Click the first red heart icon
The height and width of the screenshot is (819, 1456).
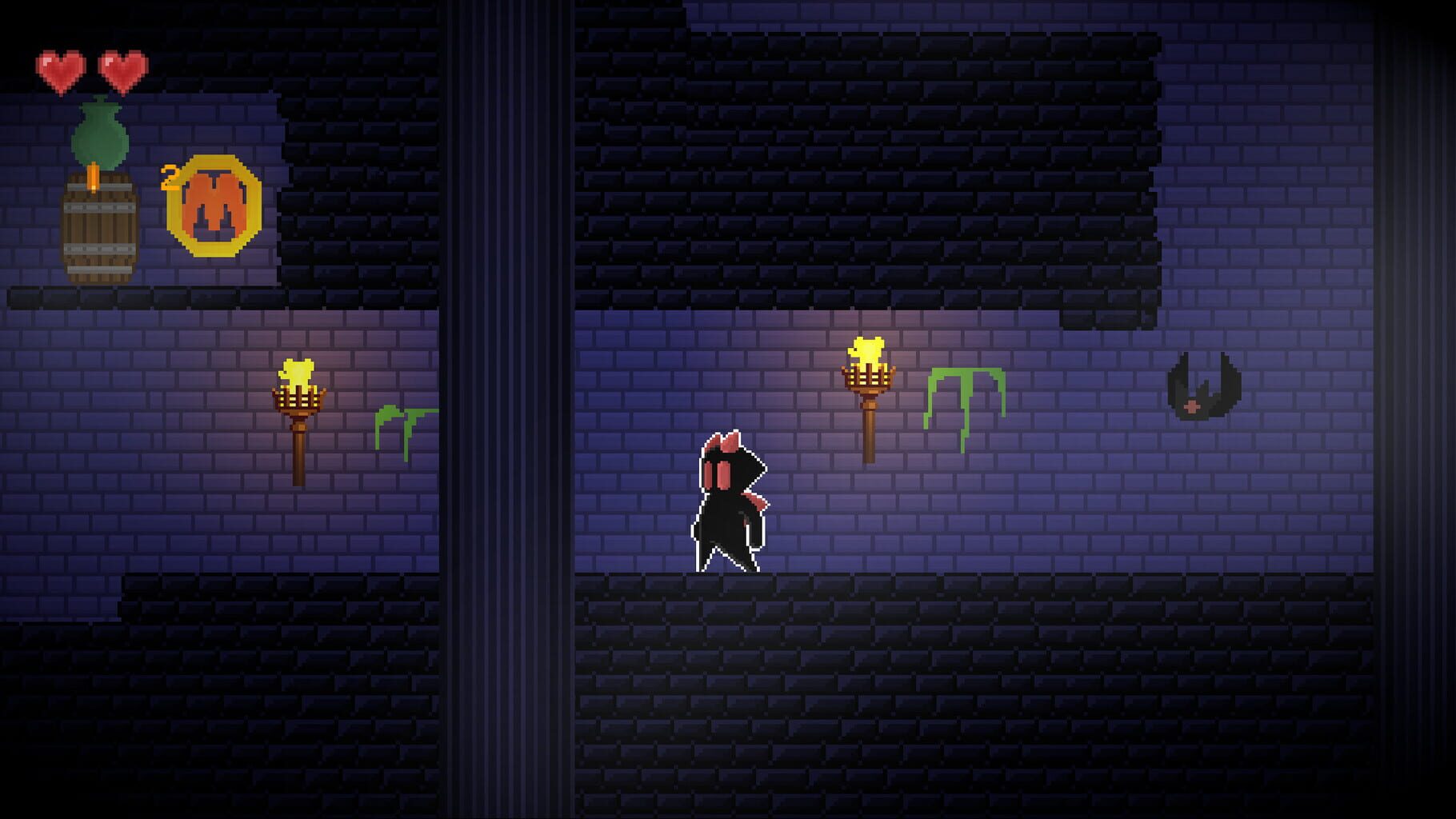[x=59, y=68]
